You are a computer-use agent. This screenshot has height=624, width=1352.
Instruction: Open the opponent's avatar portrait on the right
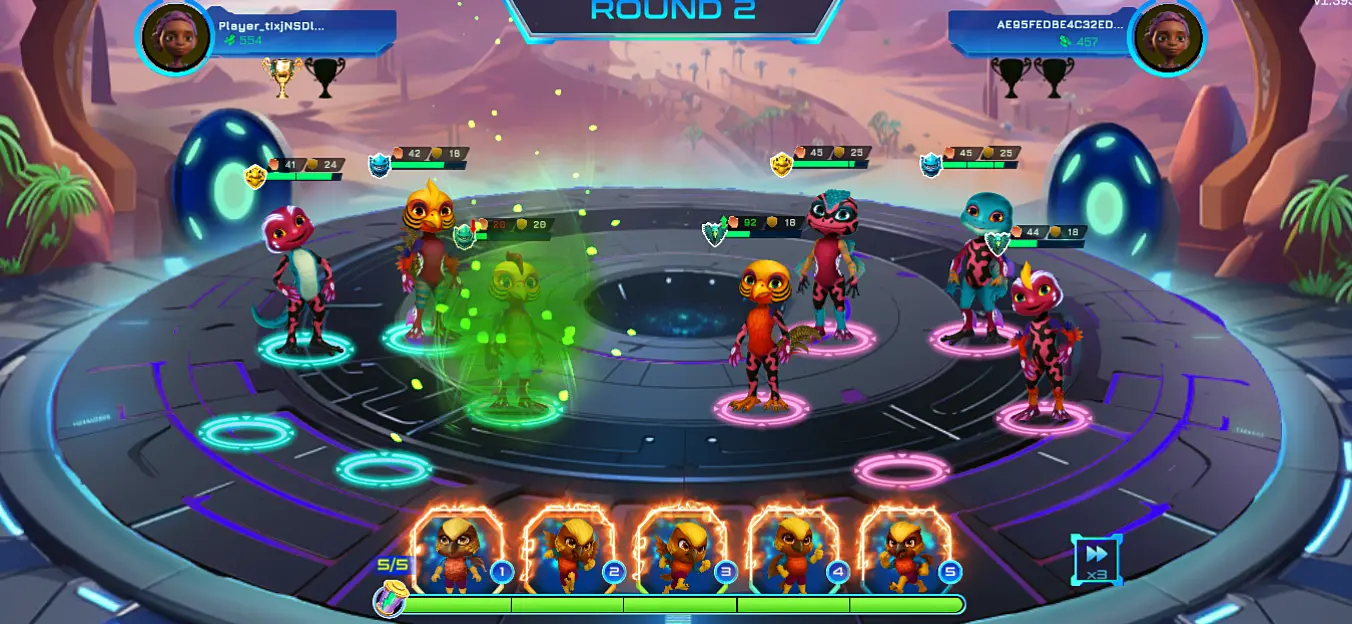(1166, 38)
